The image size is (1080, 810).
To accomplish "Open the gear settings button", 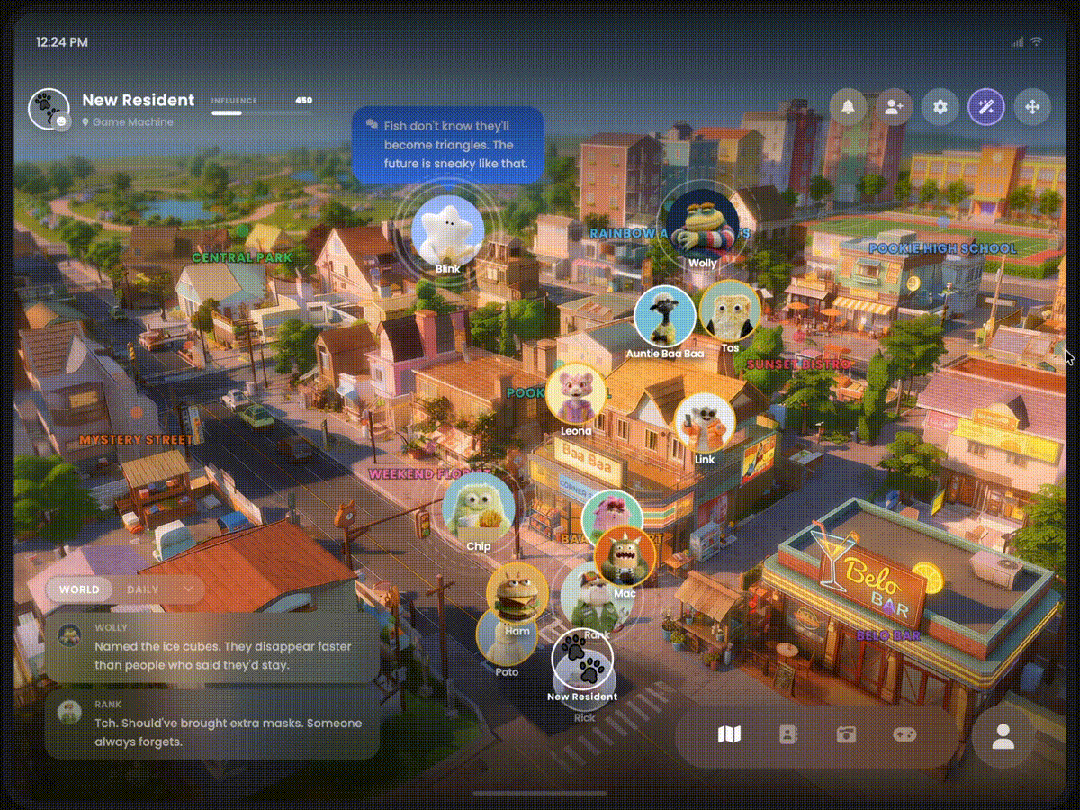I will tap(940, 106).
